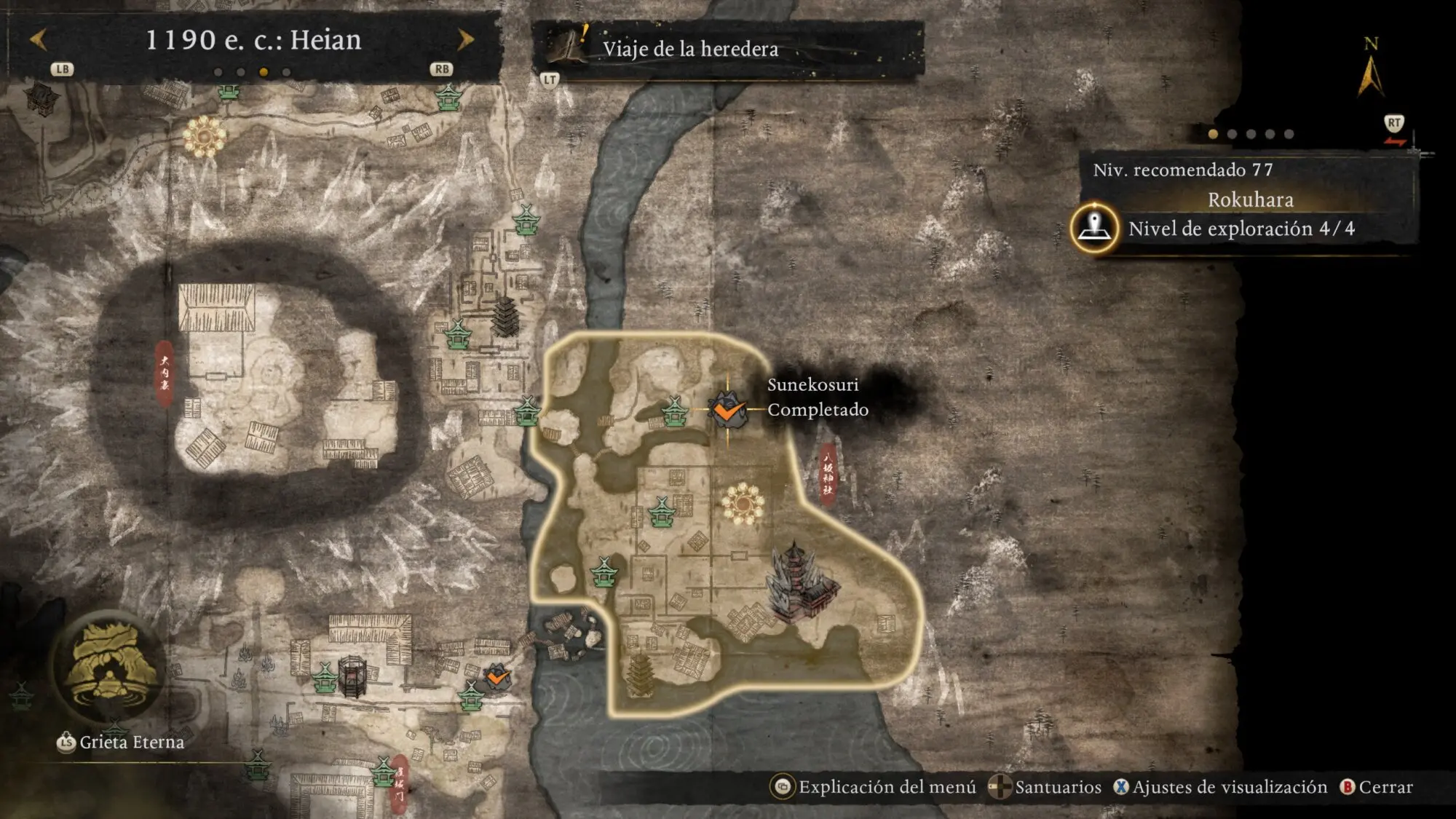This screenshot has height=819, width=1456.
Task: Advance to the next era with the right arrow
Action: (465, 39)
